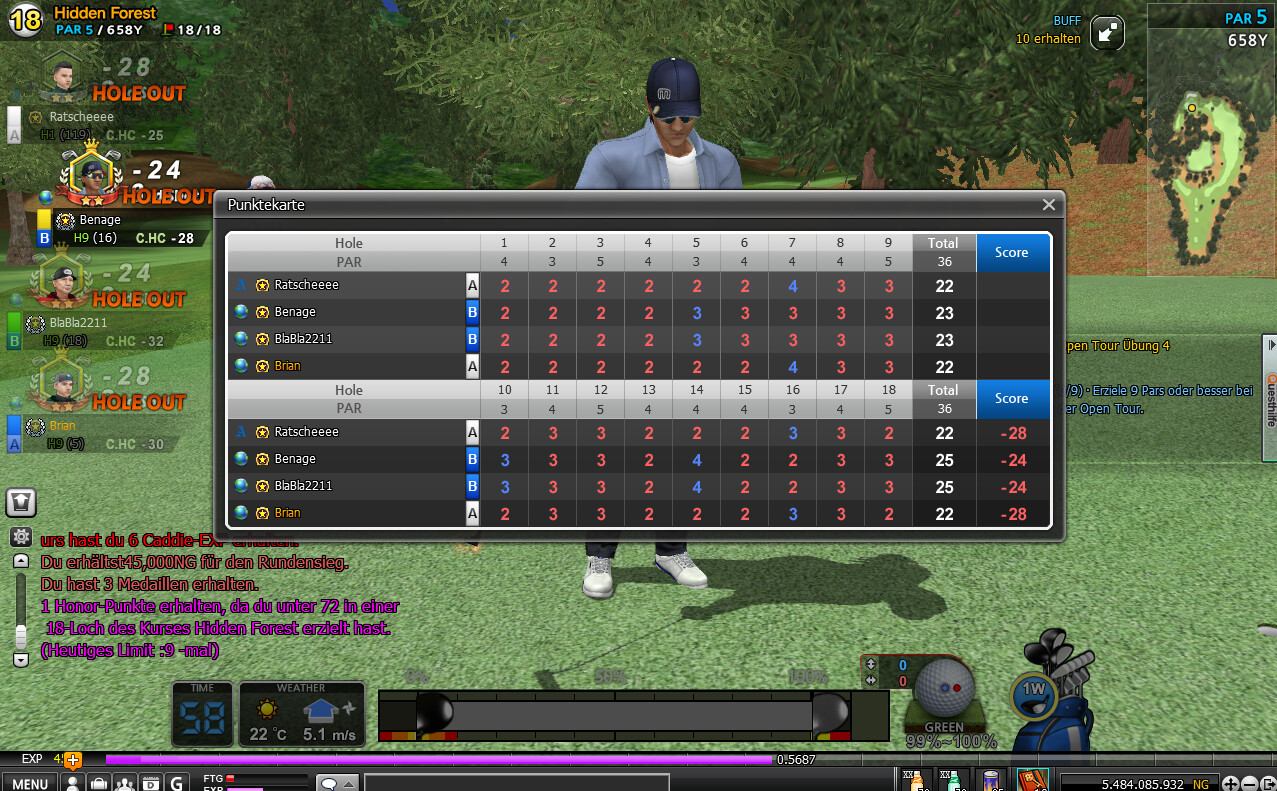Click the chat scroll-up arrow
1277x791 pixels.
(20, 562)
